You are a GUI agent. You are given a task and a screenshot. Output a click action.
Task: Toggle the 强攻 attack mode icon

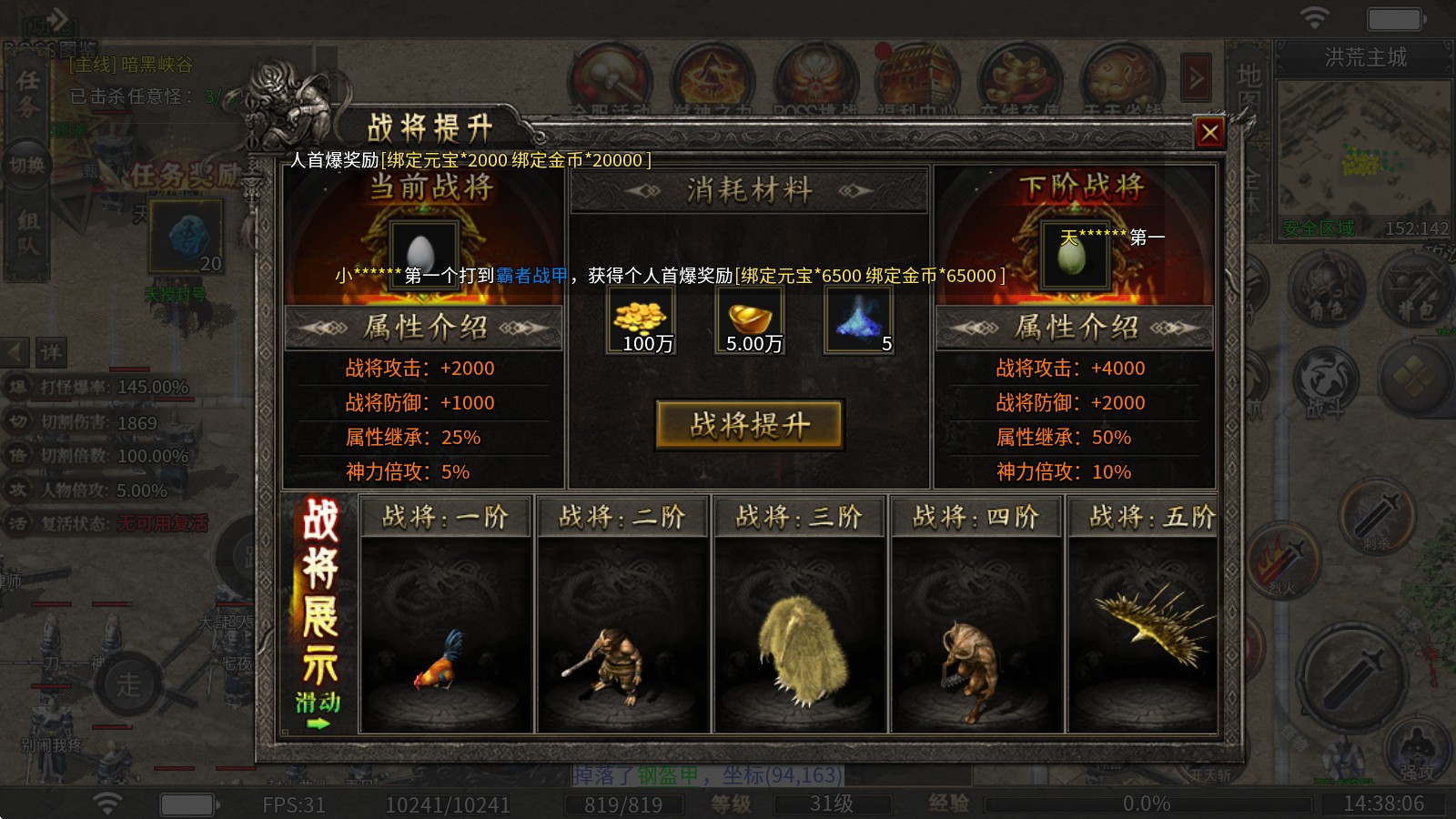pos(1415,753)
